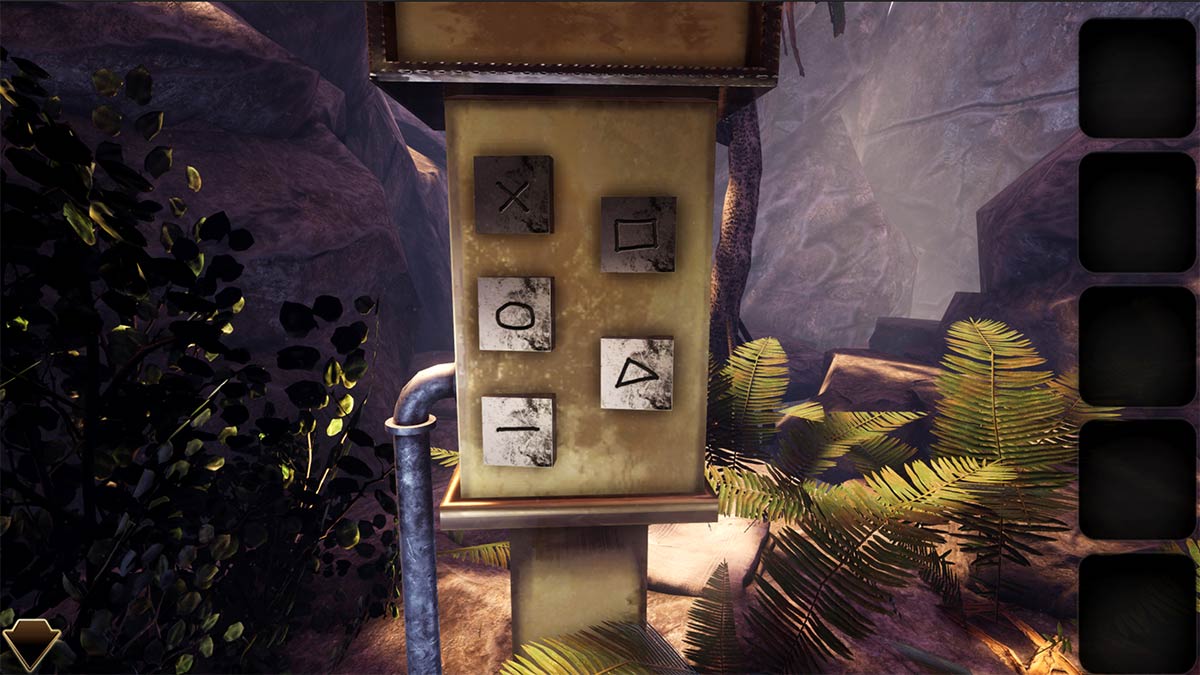Tap the X symbol tile
Image resolution: width=1200 pixels, height=675 pixels.
(x=513, y=194)
